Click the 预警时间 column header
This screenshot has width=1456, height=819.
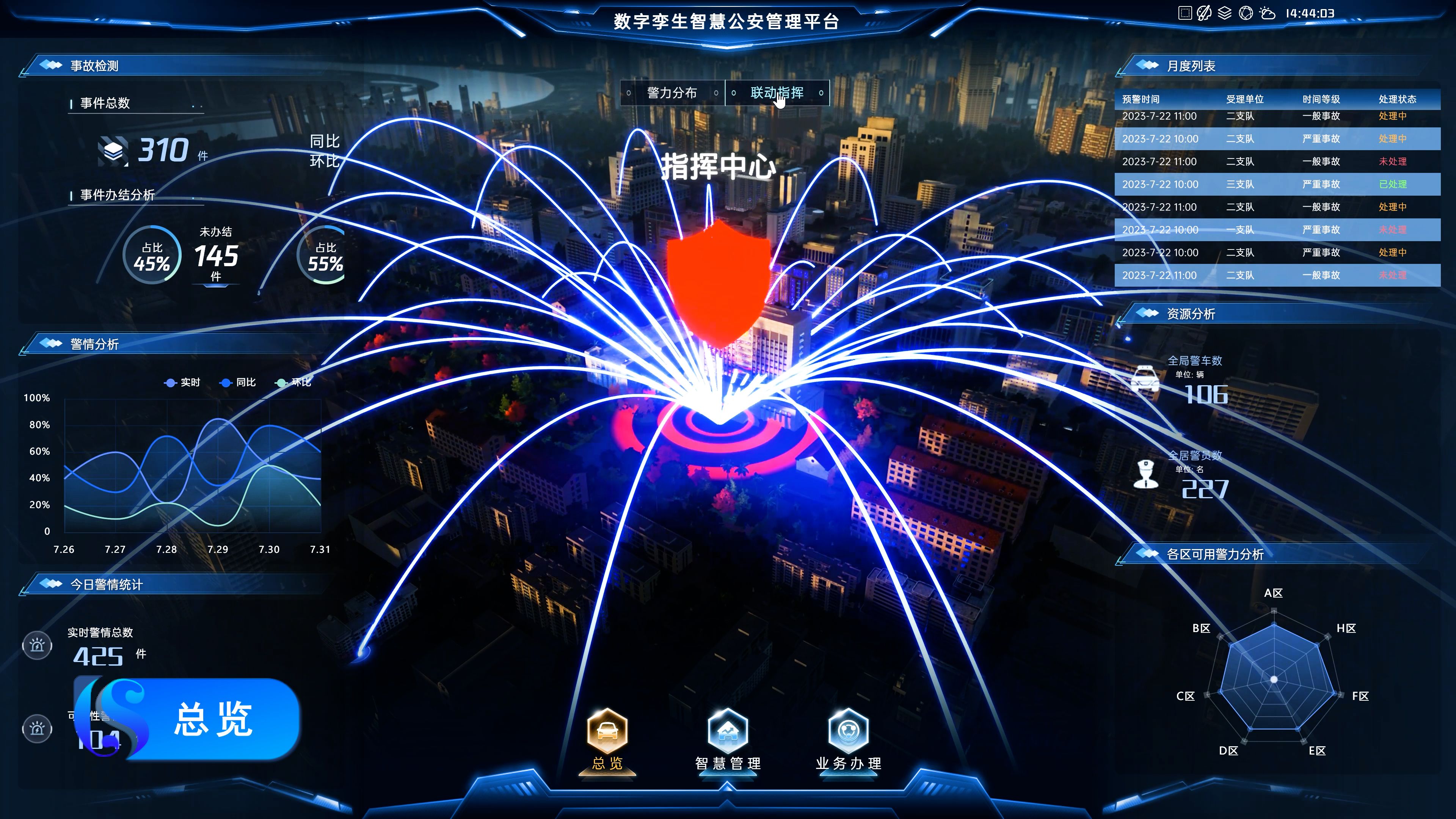pyautogui.click(x=1141, y=99)
